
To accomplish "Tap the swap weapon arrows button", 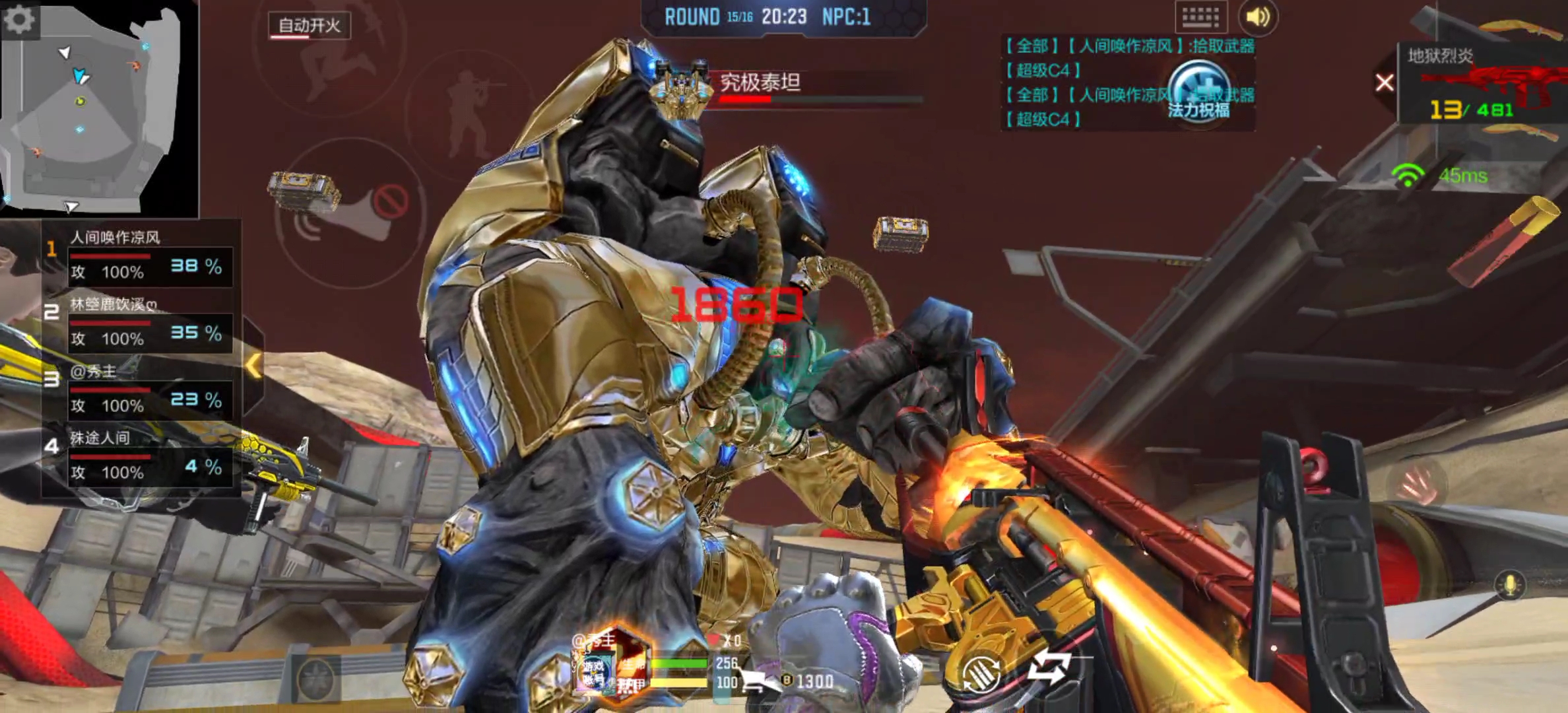I will click(x=1049, y=667).
